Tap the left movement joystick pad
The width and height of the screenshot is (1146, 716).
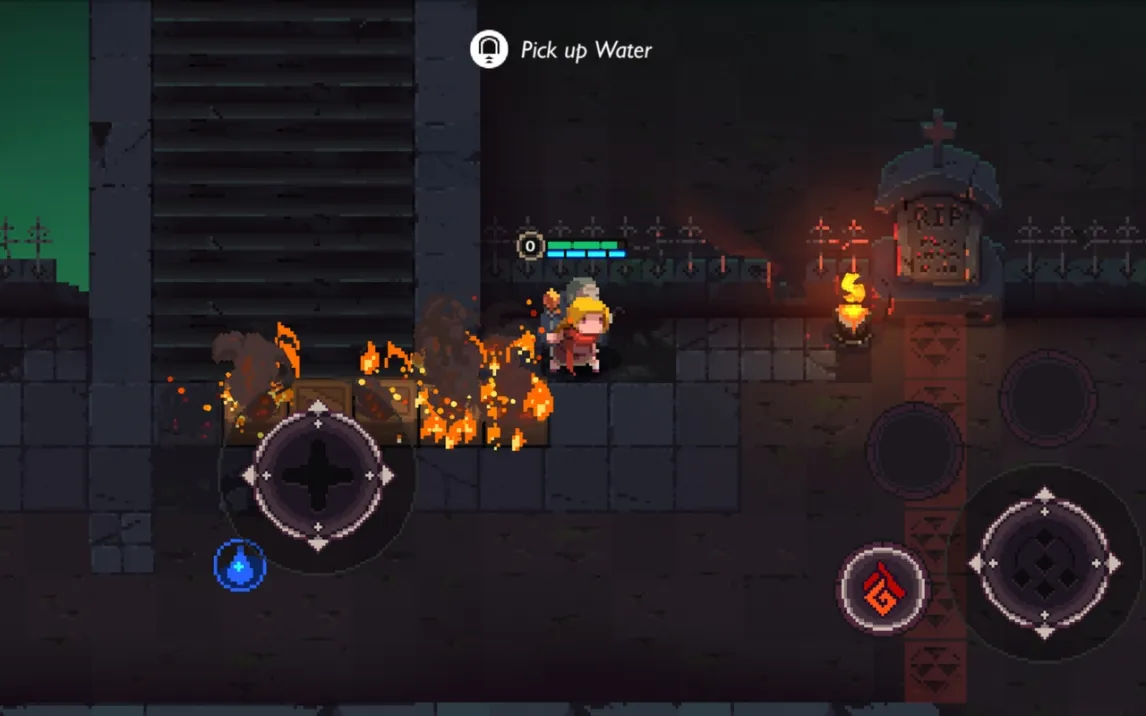coord(318,476)
